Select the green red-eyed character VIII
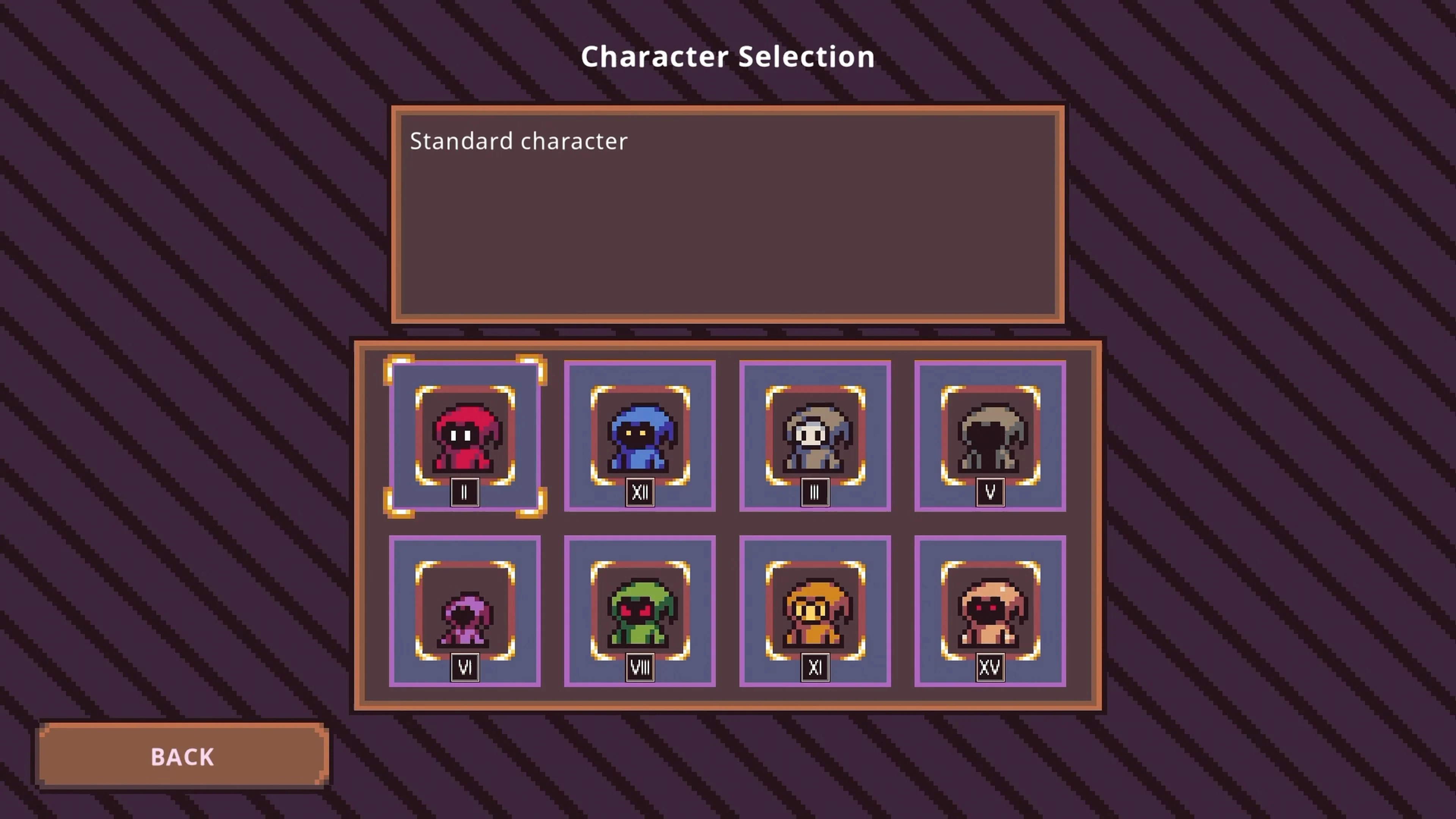 coord(639,613)
